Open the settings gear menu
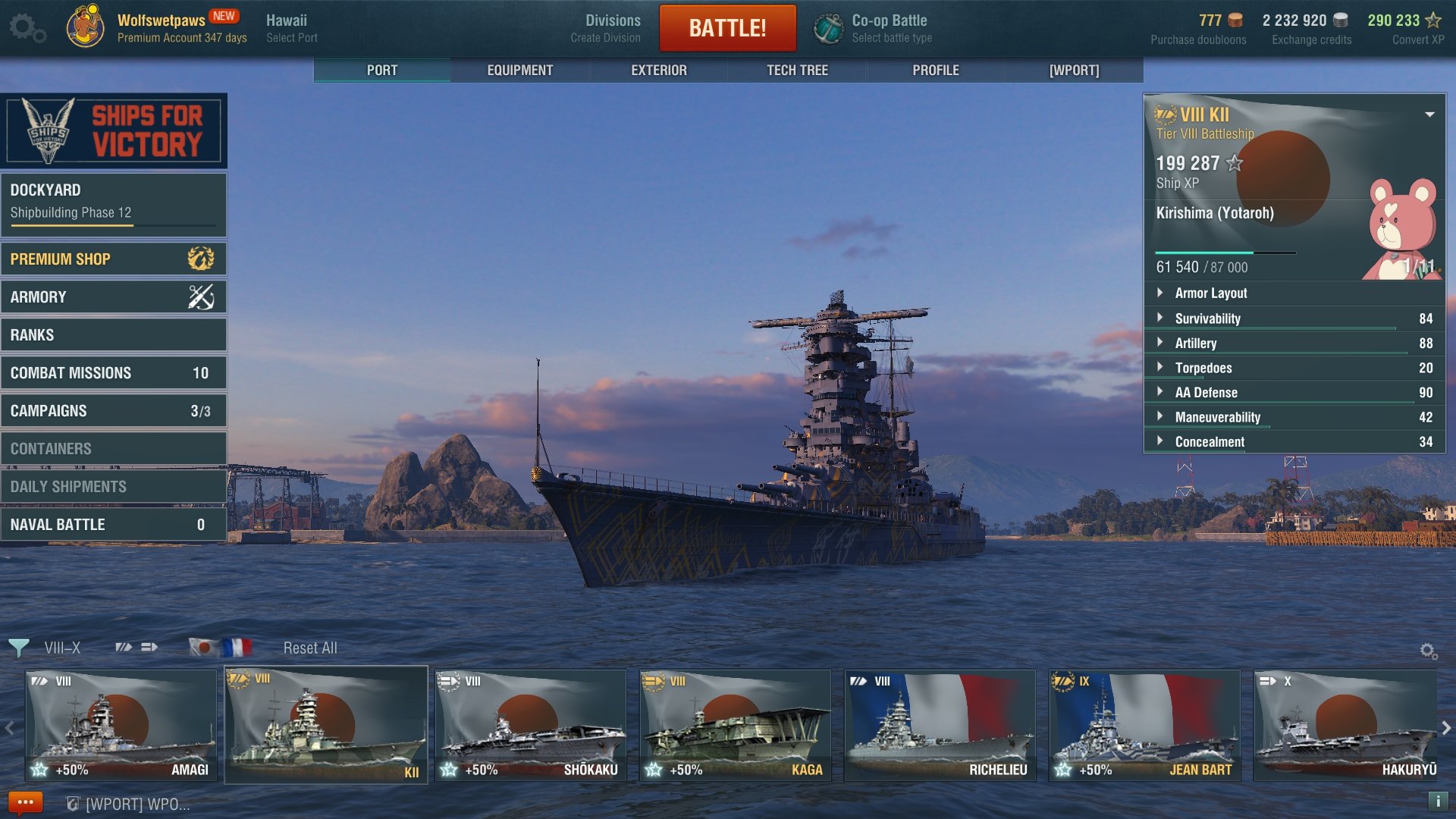The image size is (1456, 819). point(27,28)
